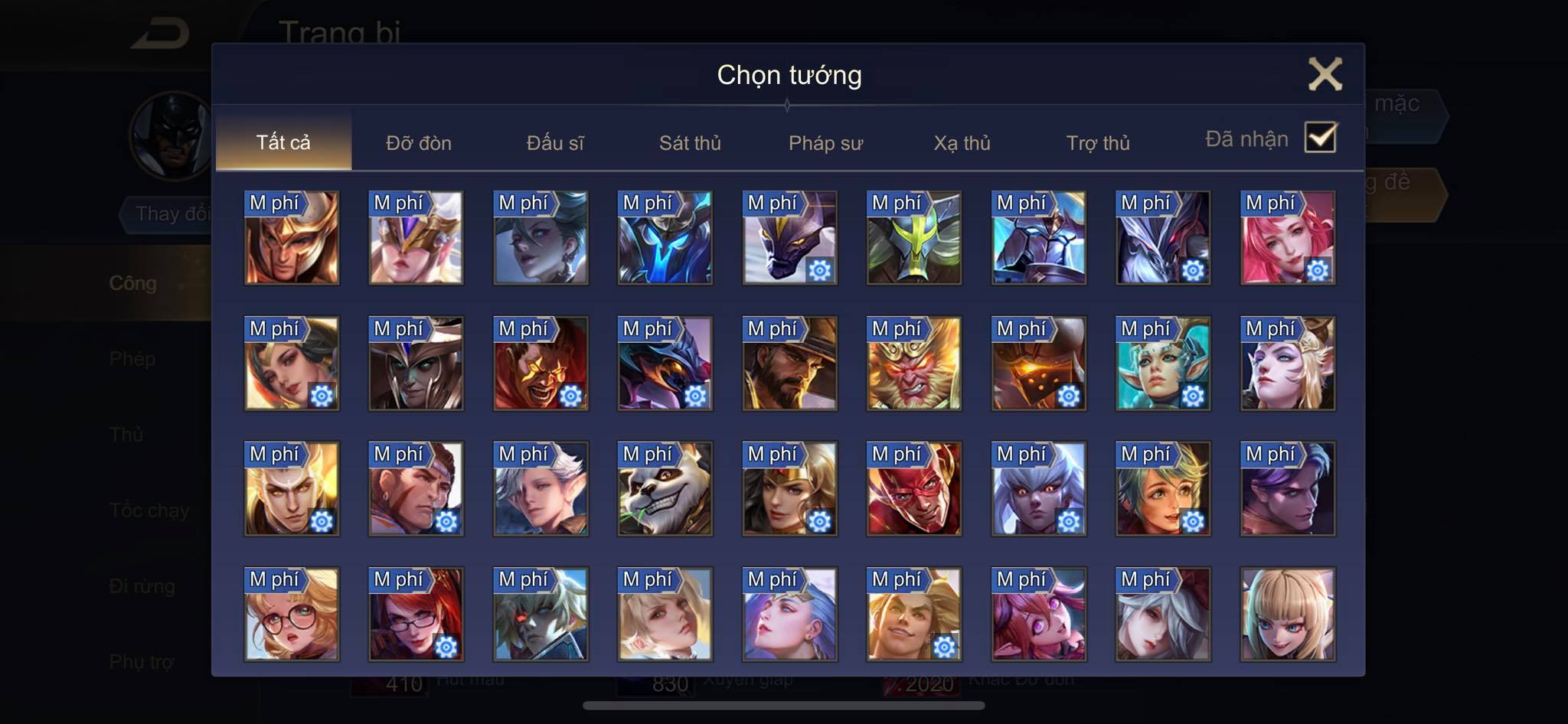Select the blonde bob-haired hero without label
Screen dimensions: 1568x724
click(x=1287, y=615)
